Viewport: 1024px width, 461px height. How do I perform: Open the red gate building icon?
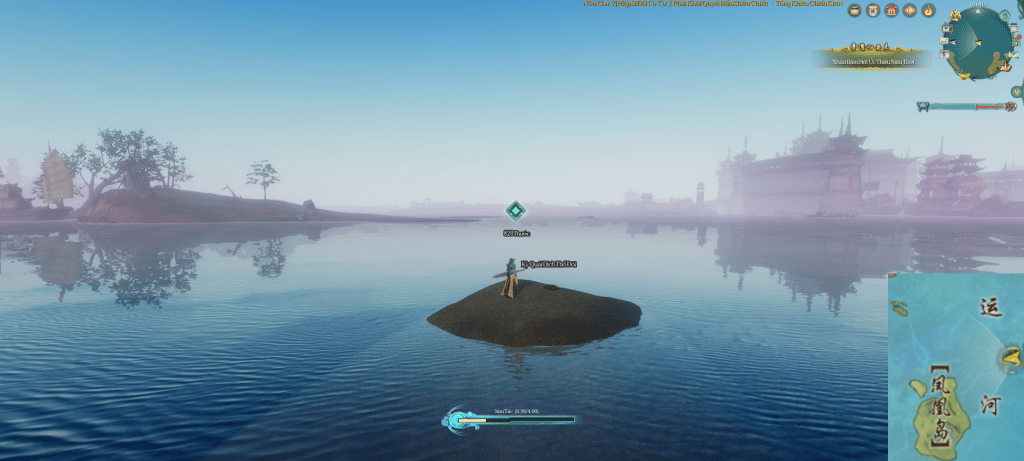pos(892,10)
